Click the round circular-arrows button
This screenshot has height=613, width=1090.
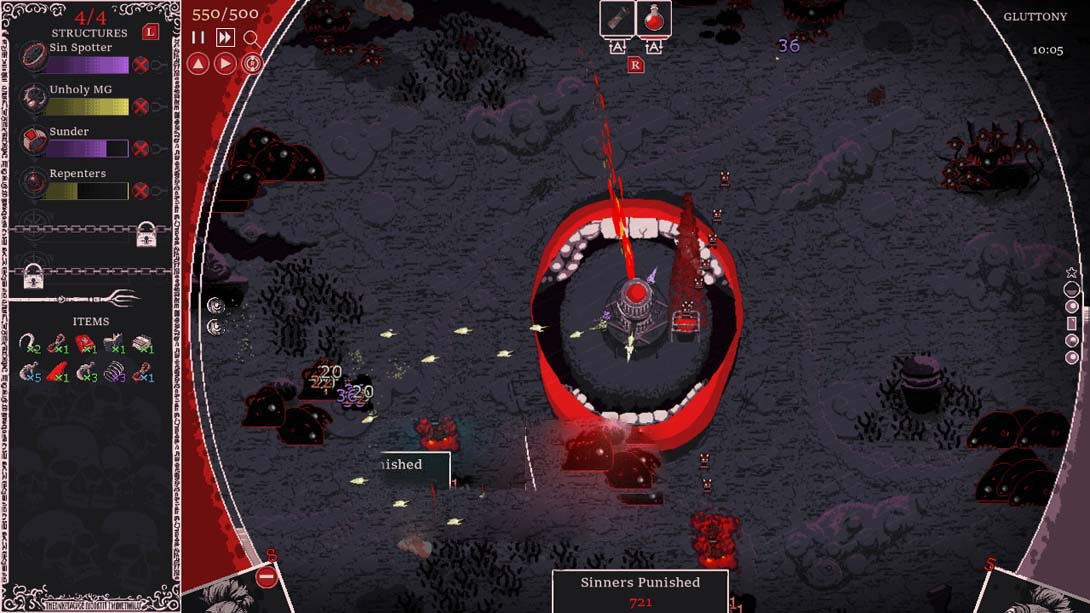click(x=252, y=63)
